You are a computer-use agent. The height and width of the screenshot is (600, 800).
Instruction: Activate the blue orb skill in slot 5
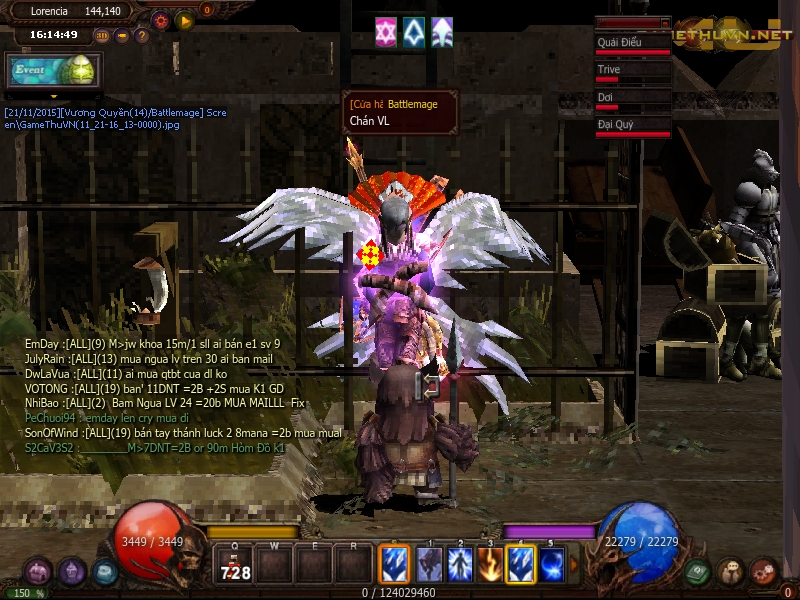552,565
